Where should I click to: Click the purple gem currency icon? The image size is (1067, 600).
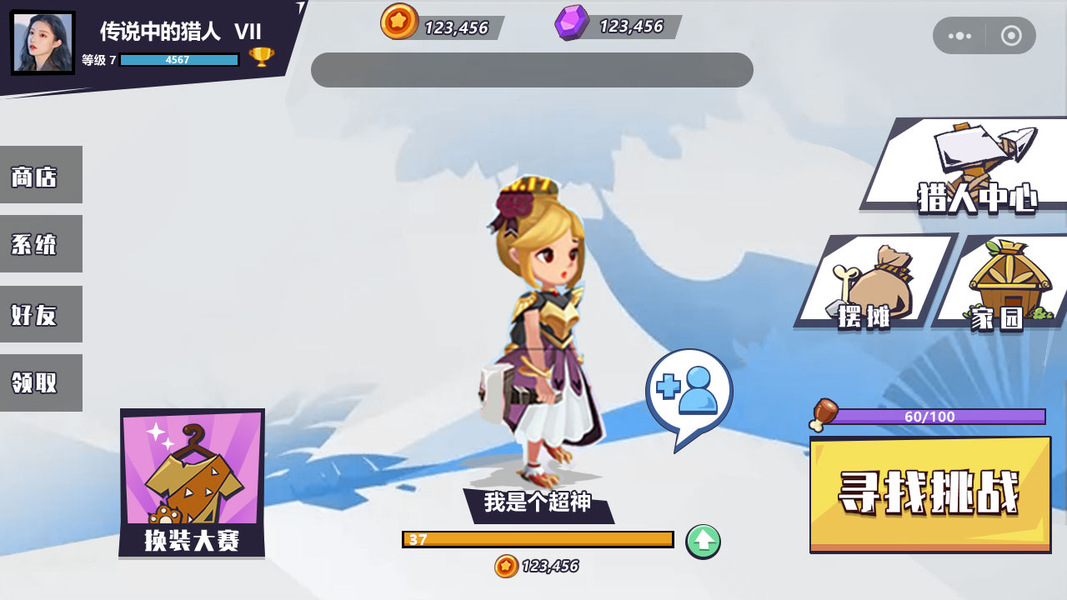572,22
